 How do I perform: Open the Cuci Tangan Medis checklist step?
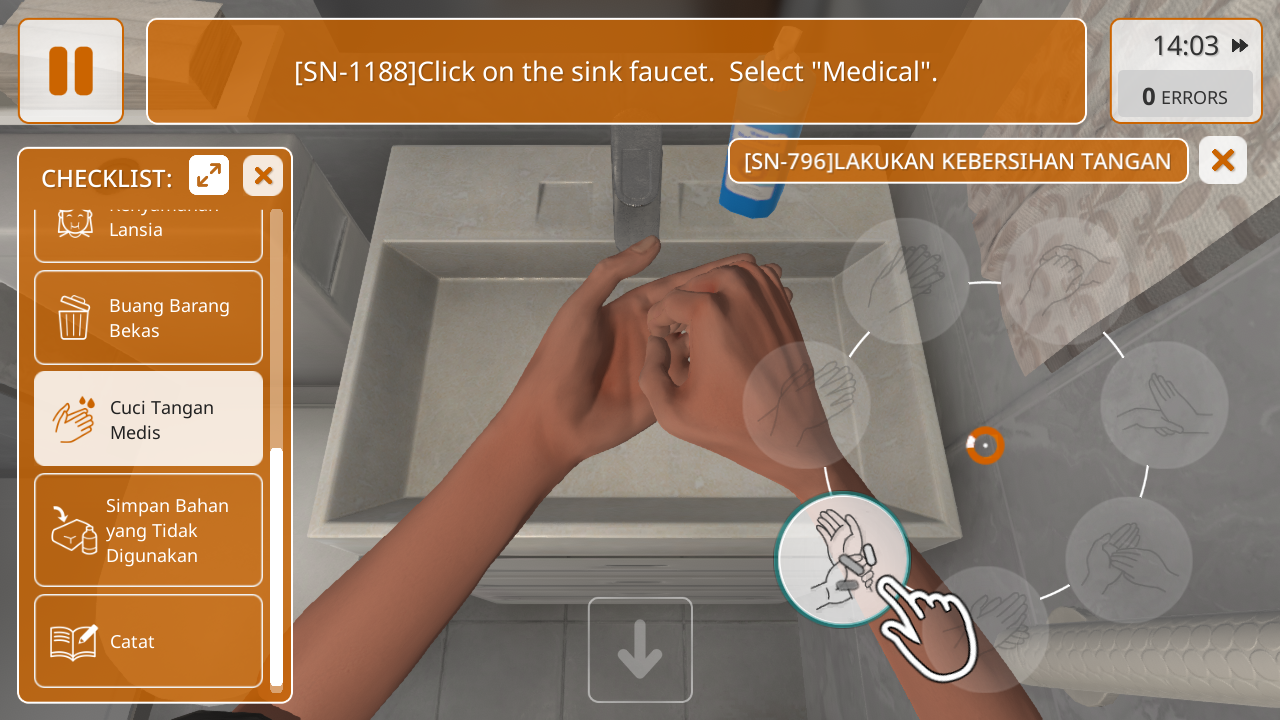point(148,419)
